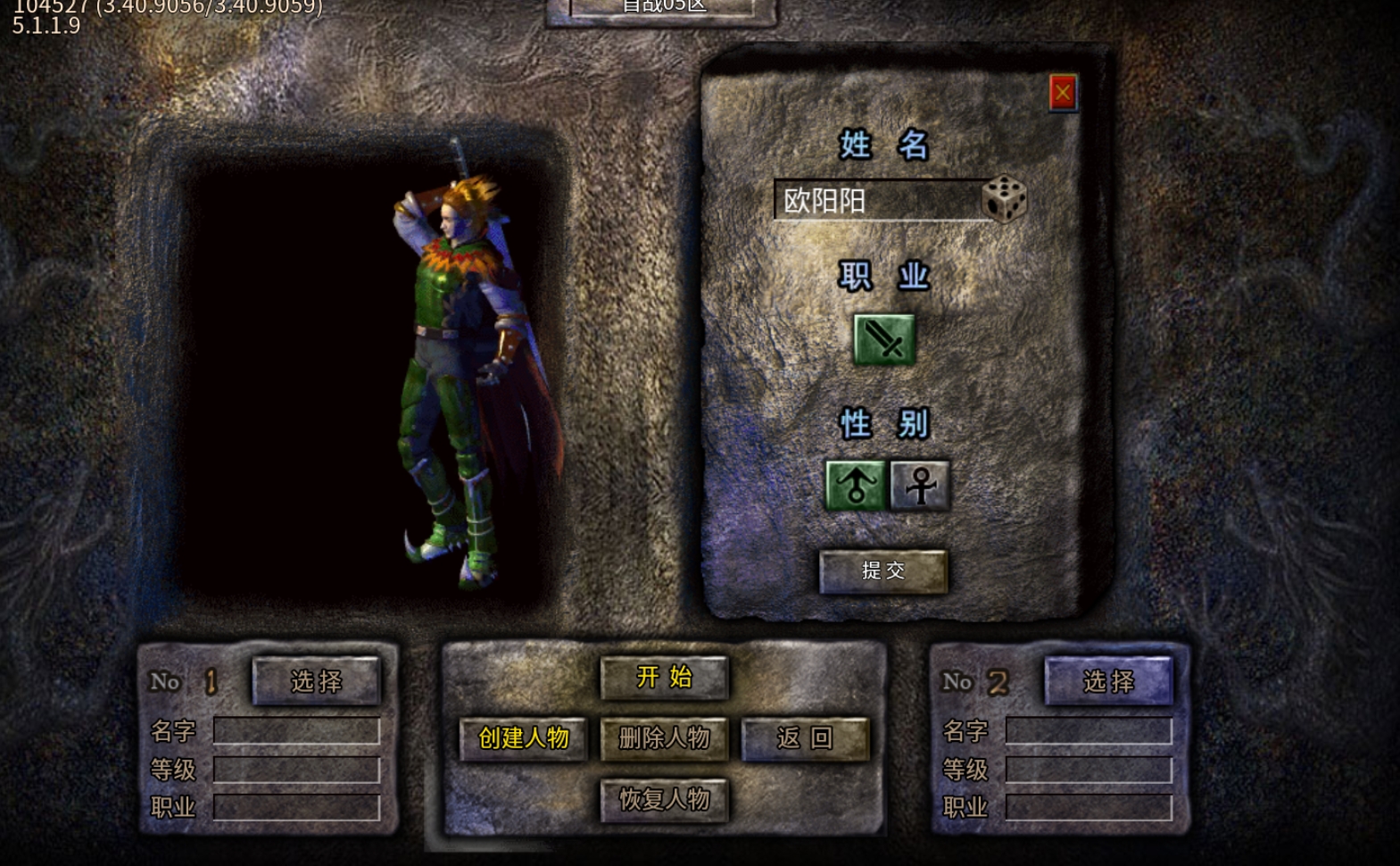Close the character creation panel
Screen dimensions: 1400x866
(1062, 93)
